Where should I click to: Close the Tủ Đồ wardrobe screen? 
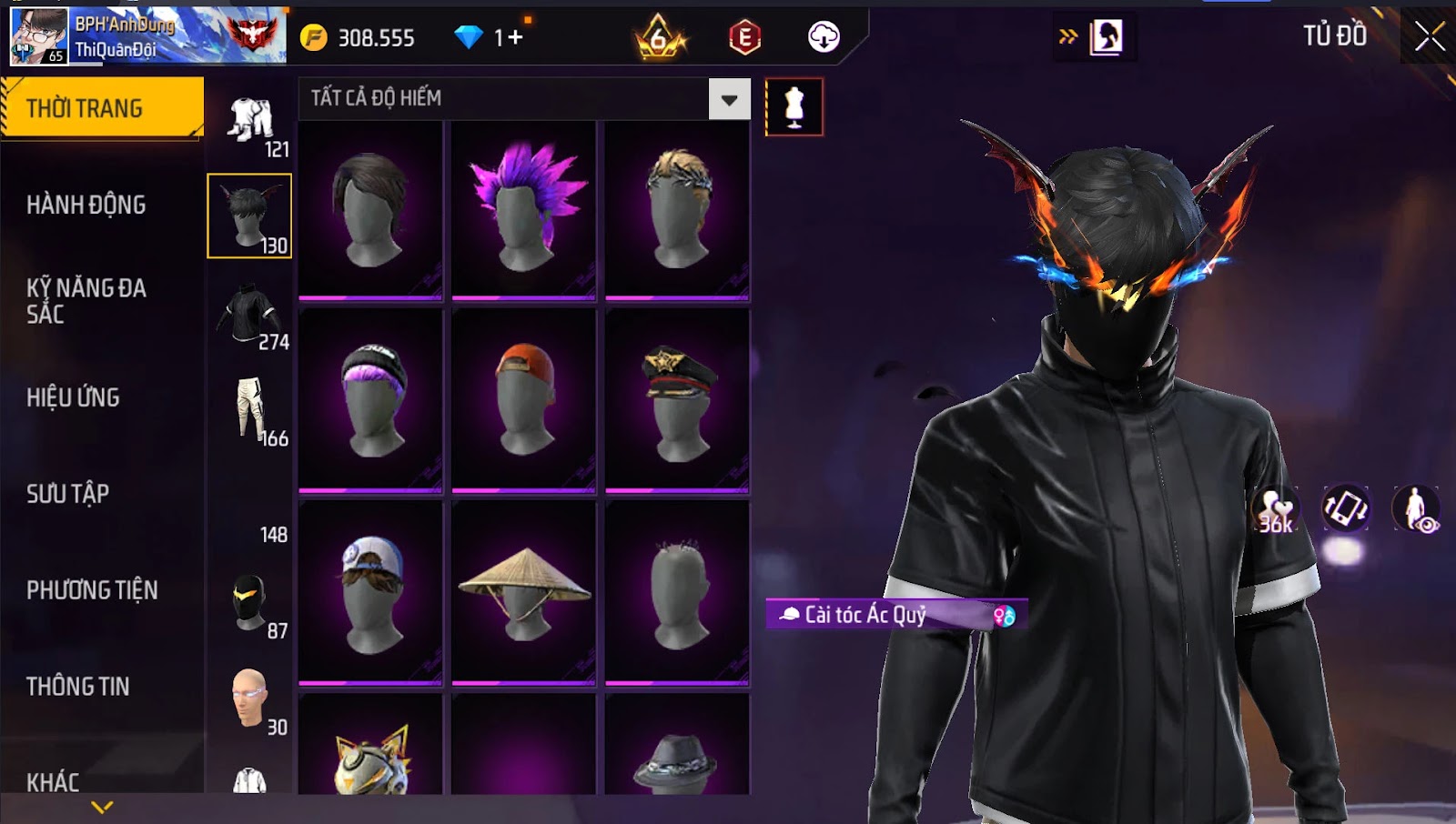pyautogui.click(x=1429, y=36)
